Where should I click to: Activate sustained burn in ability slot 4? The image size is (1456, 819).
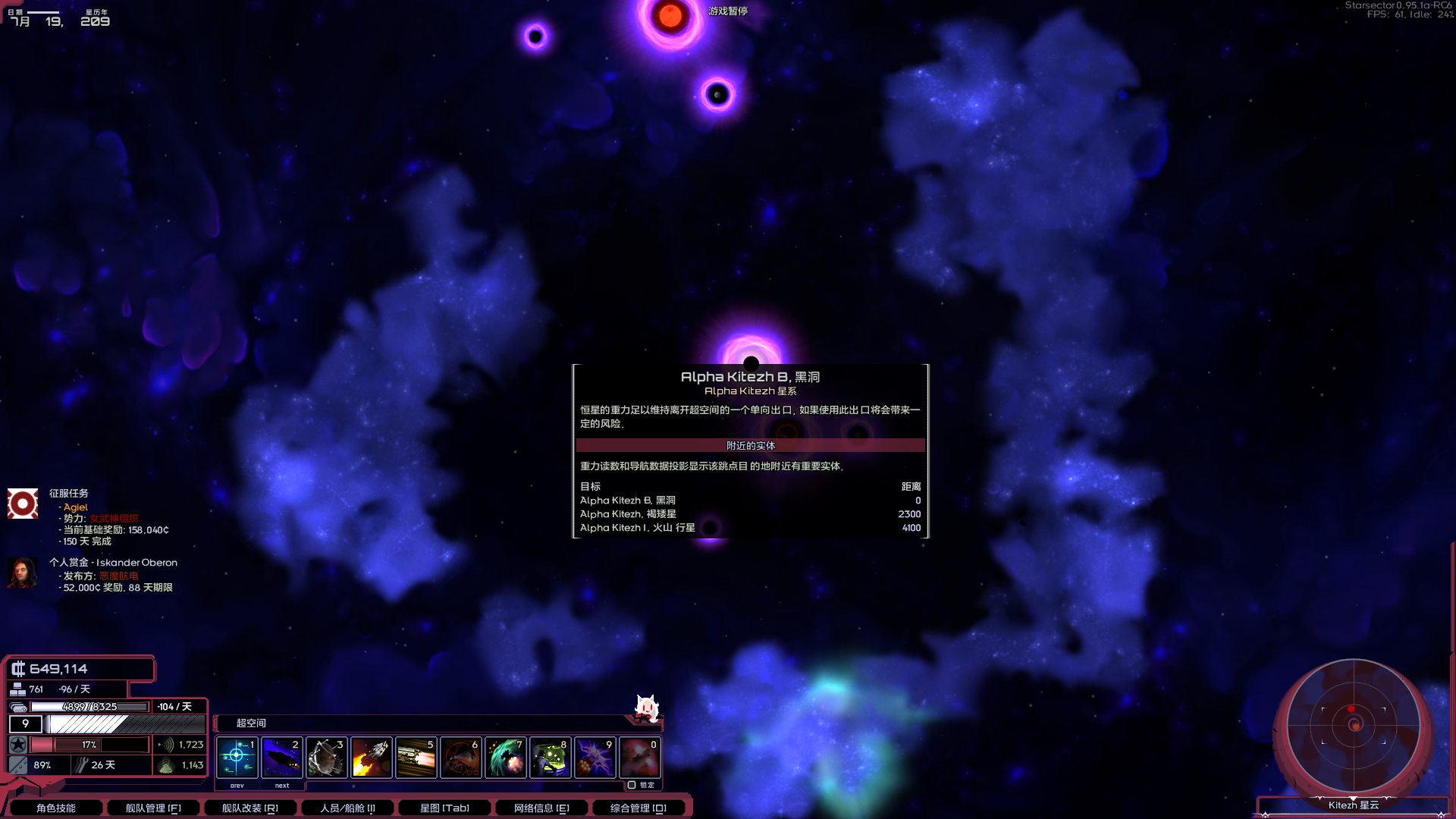[371, 757]
